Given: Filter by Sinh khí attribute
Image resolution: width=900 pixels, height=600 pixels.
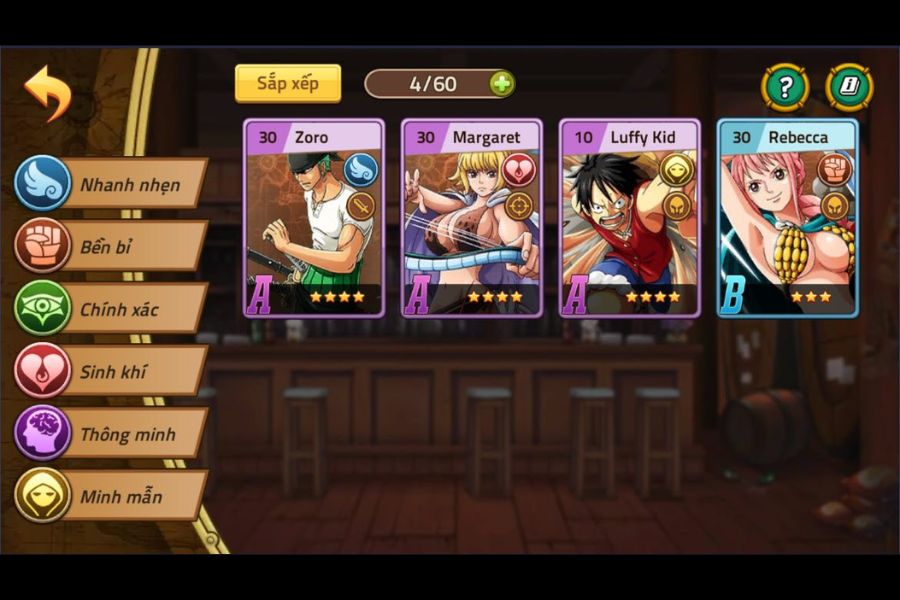Looking at the screenshot, I should click(x=112, y=372).
